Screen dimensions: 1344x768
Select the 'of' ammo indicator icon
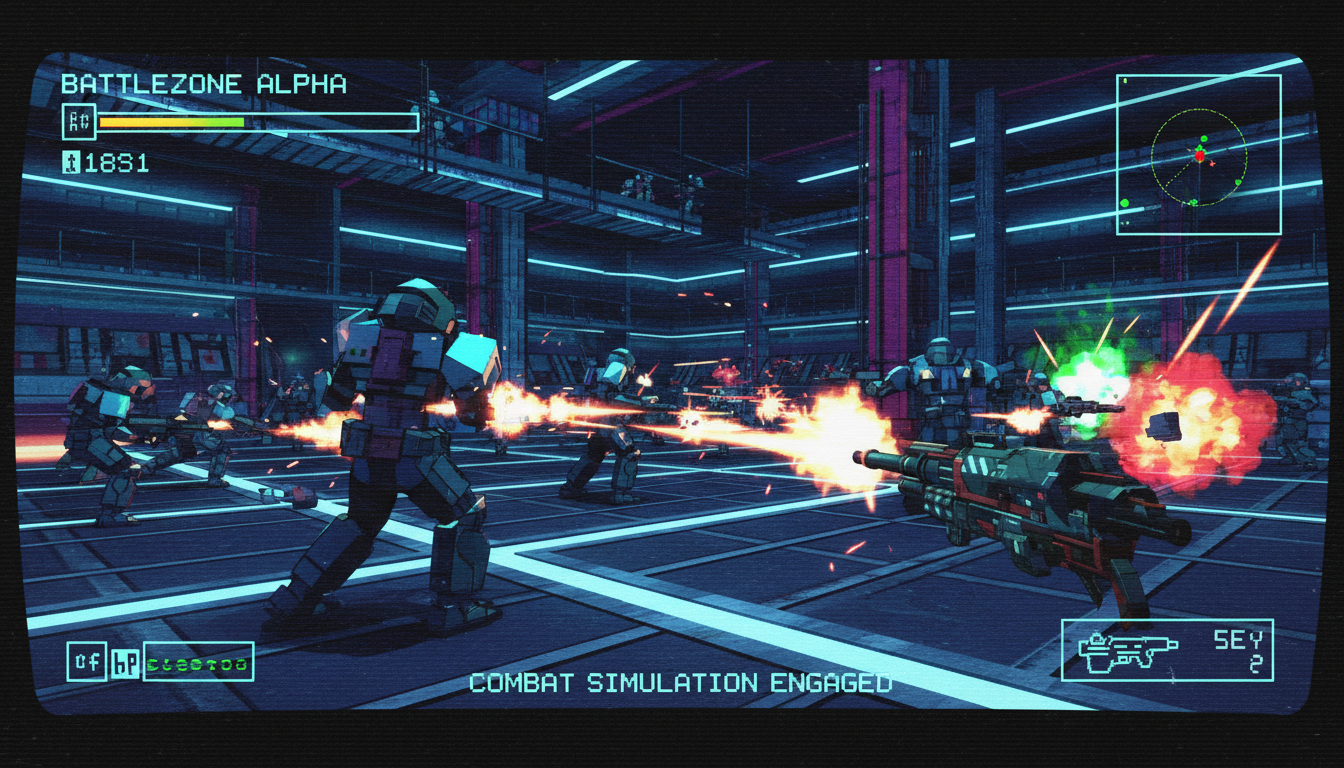click(87, 660)
